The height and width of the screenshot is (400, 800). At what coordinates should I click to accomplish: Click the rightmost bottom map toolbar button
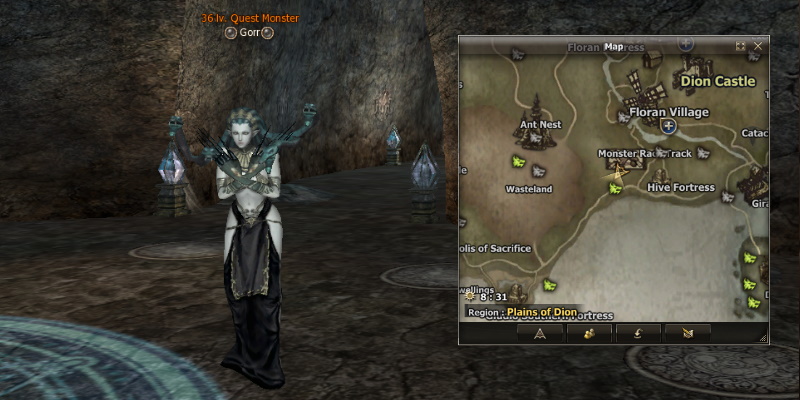pos(687,333)
